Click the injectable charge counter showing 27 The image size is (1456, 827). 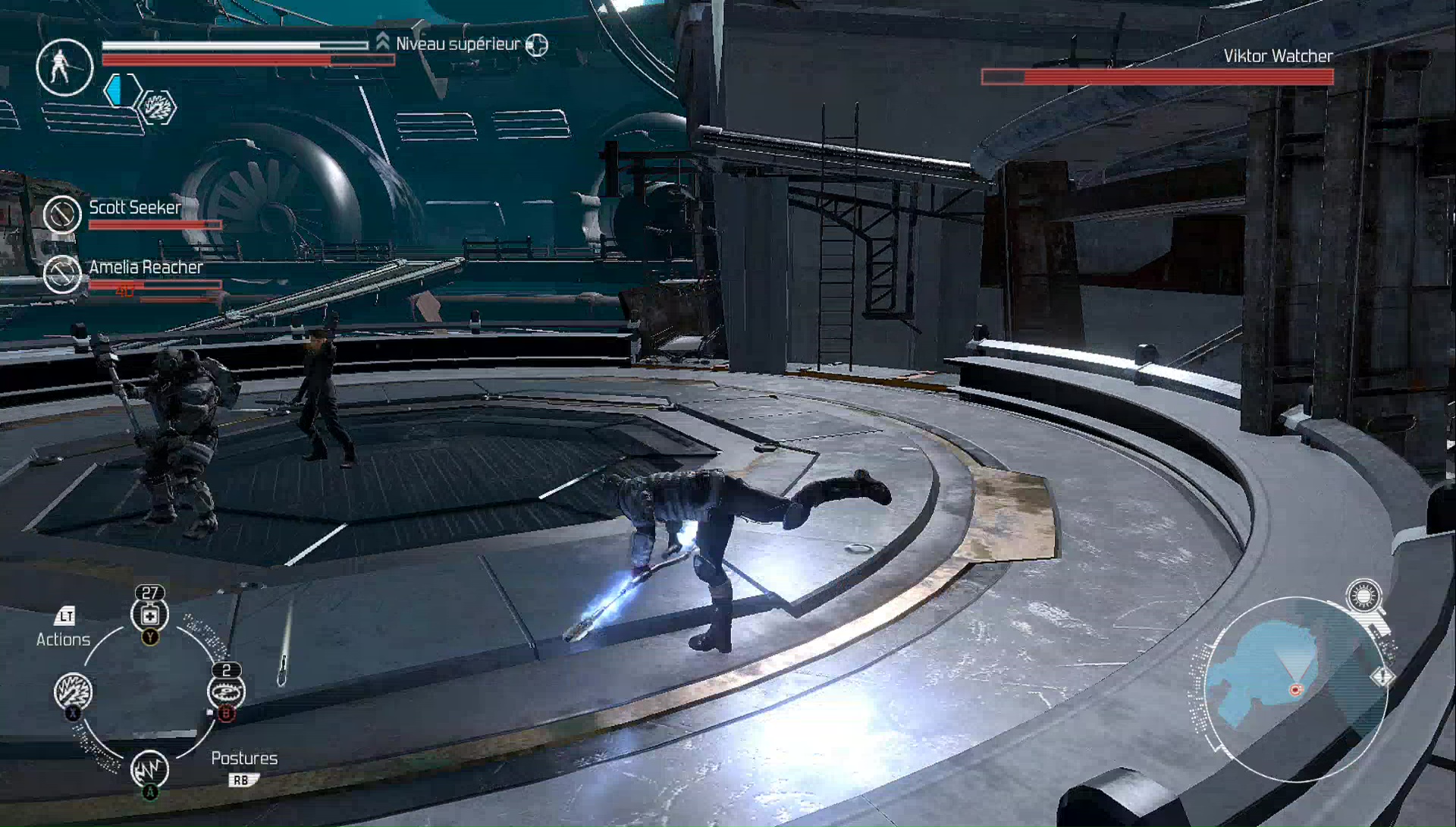149,593
